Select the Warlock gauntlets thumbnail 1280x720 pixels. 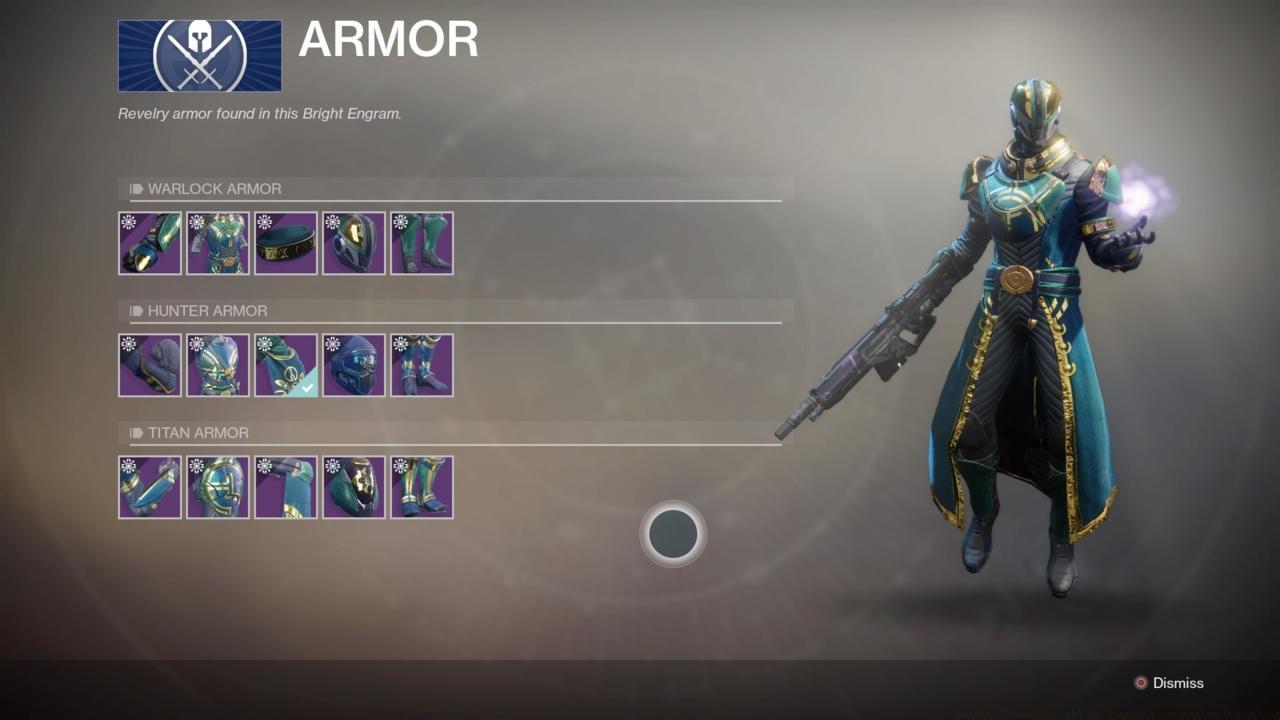(x=150, y=243)
